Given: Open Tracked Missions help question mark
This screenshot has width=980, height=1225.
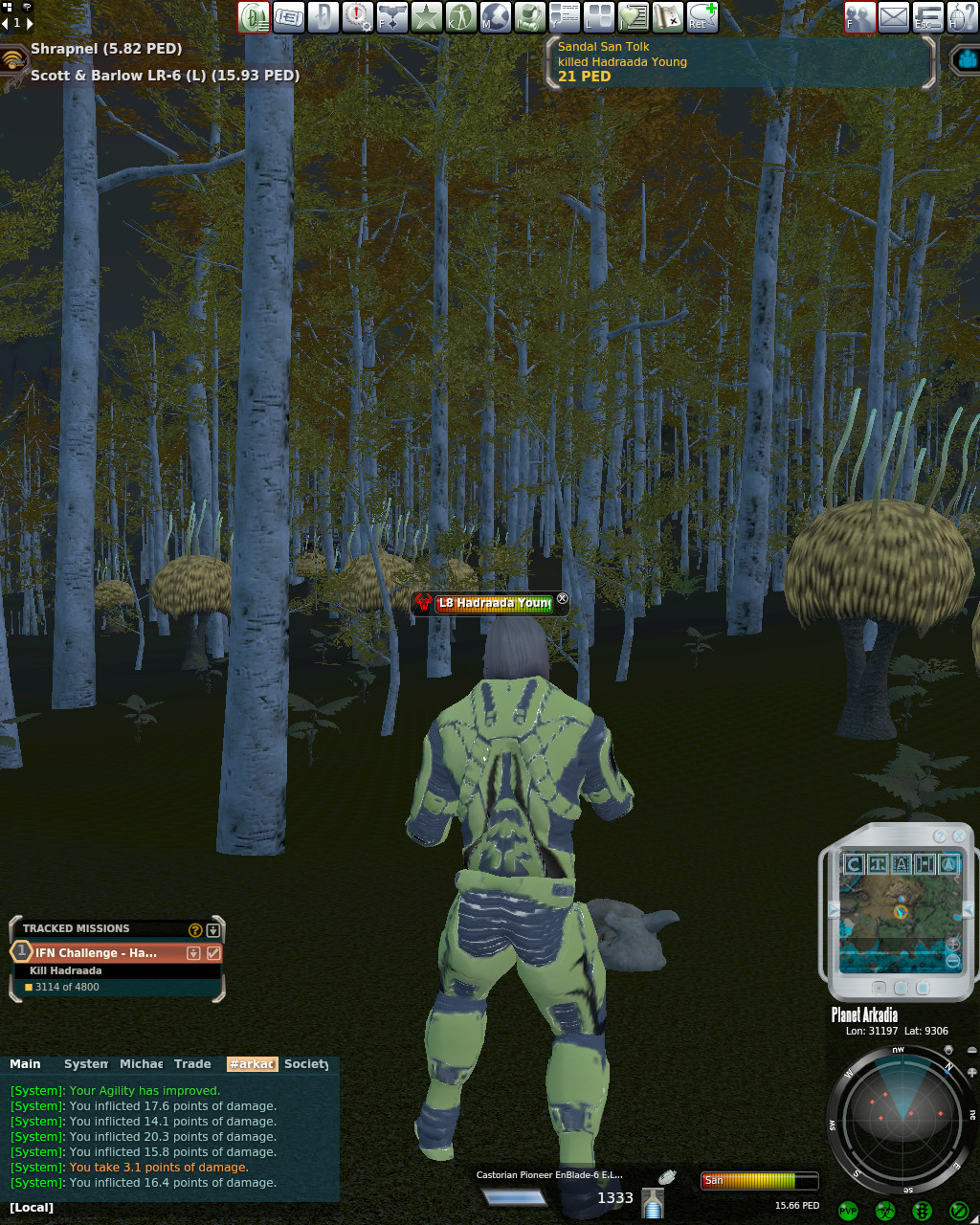Looking at the screenshot, I should tap(195, 929).
